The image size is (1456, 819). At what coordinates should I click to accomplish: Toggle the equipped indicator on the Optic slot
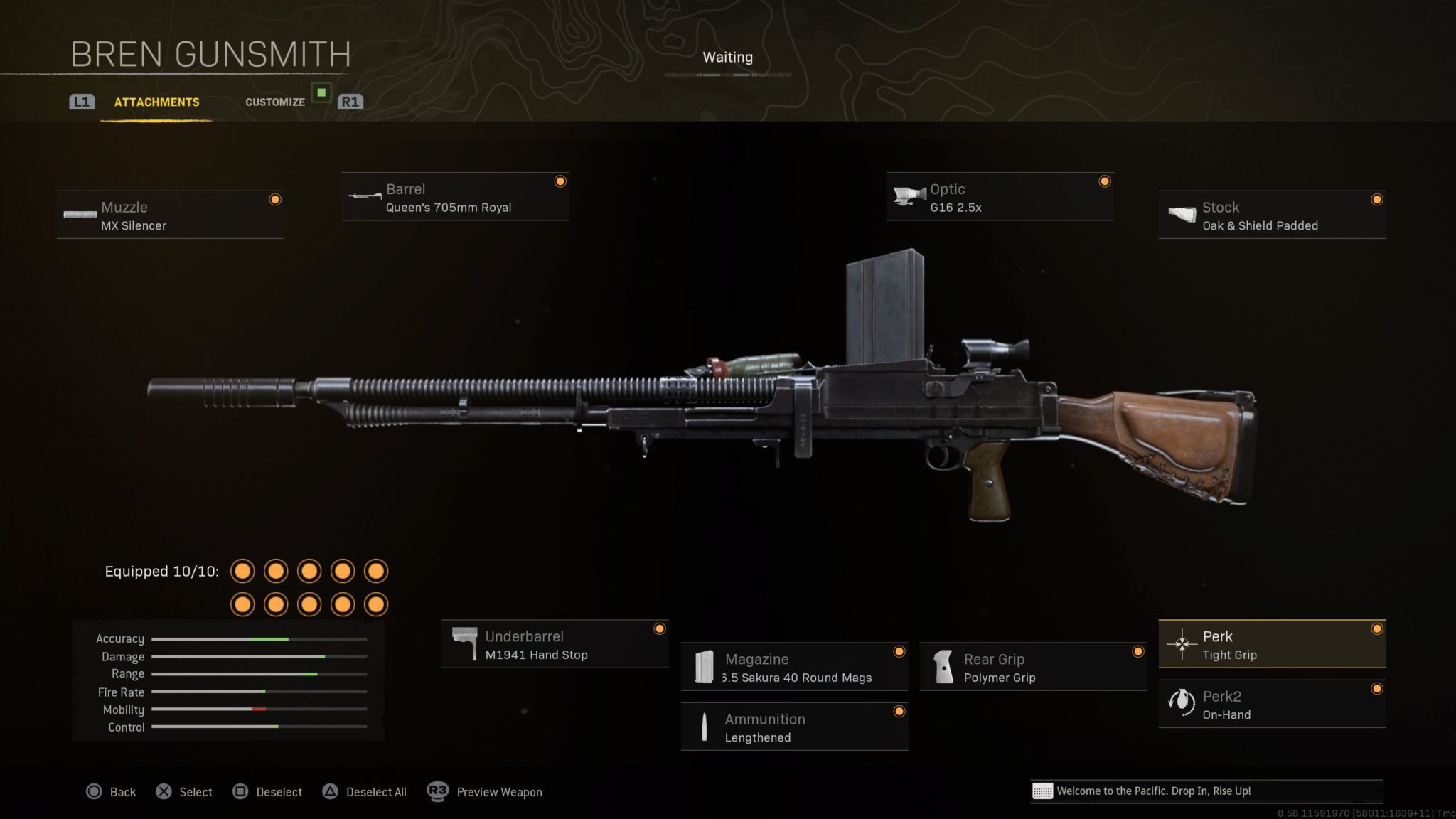(1103, 182)
